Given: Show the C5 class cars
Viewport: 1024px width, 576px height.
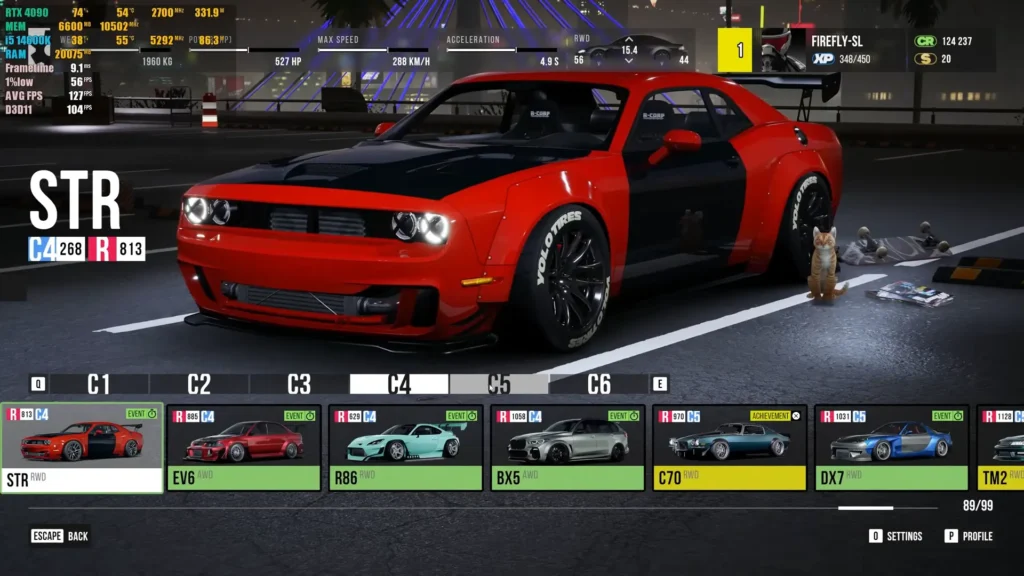Looking at the screenshot, I should point(499,384).
